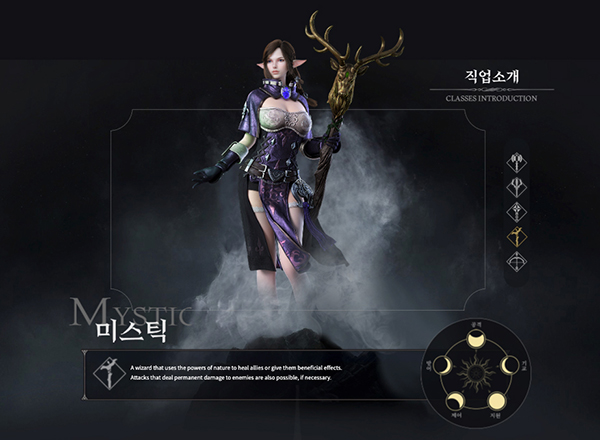Select the axe class icon
This screenshot has width=600, height=440.
point(517,162)
